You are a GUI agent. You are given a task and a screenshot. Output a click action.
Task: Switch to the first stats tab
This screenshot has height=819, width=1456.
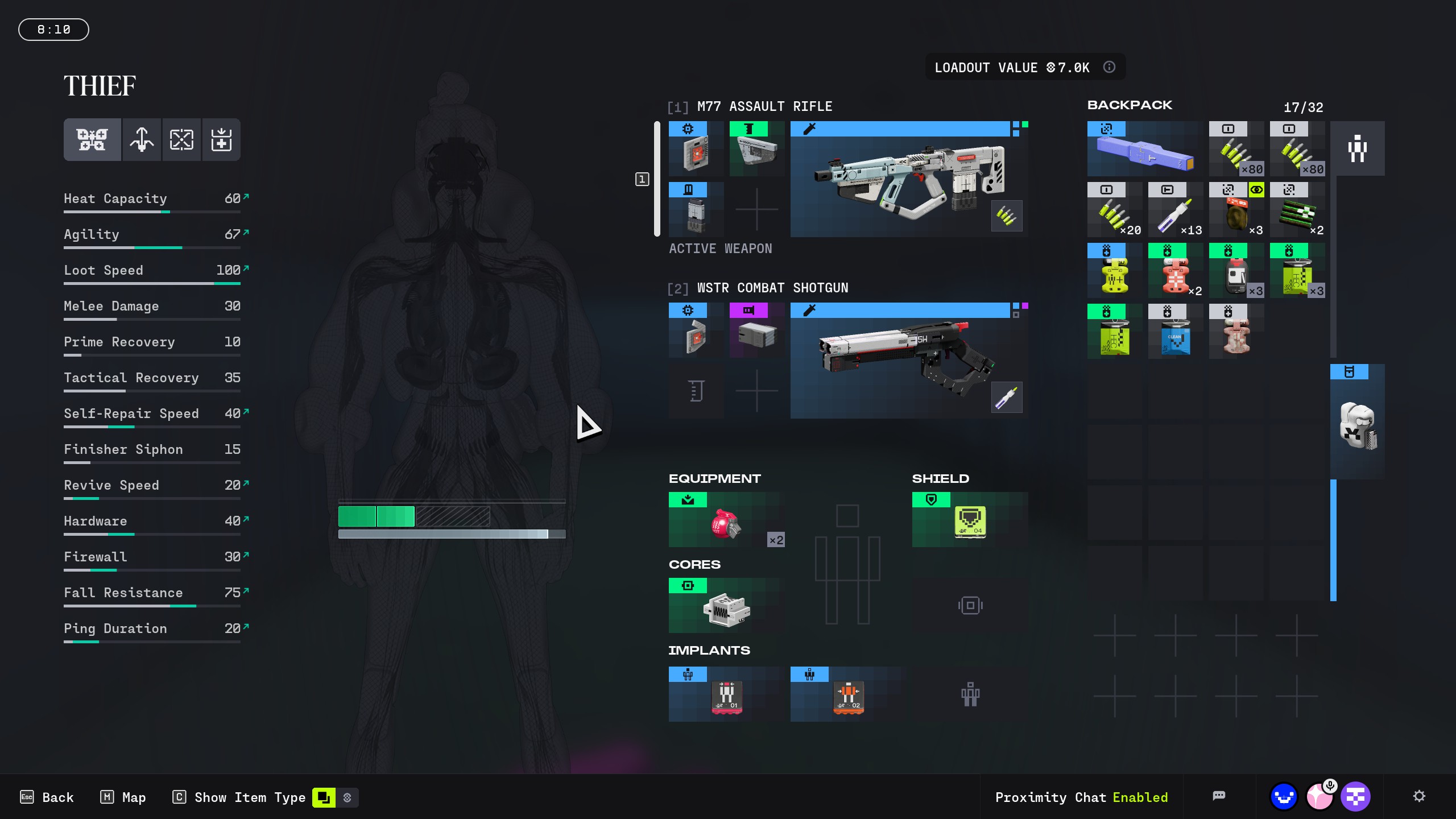[92, 139]
